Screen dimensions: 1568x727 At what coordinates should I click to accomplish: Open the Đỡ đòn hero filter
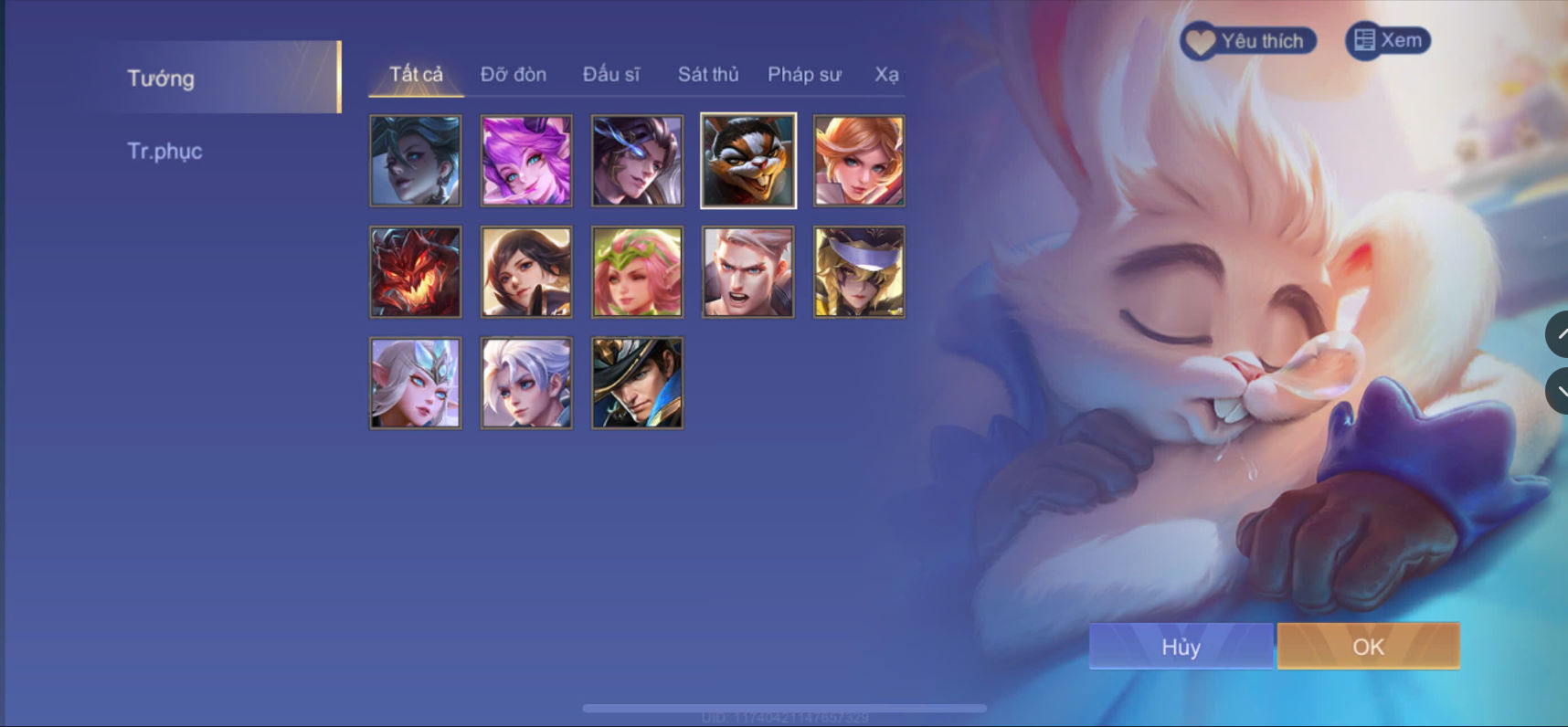click(x=513, y=74)
